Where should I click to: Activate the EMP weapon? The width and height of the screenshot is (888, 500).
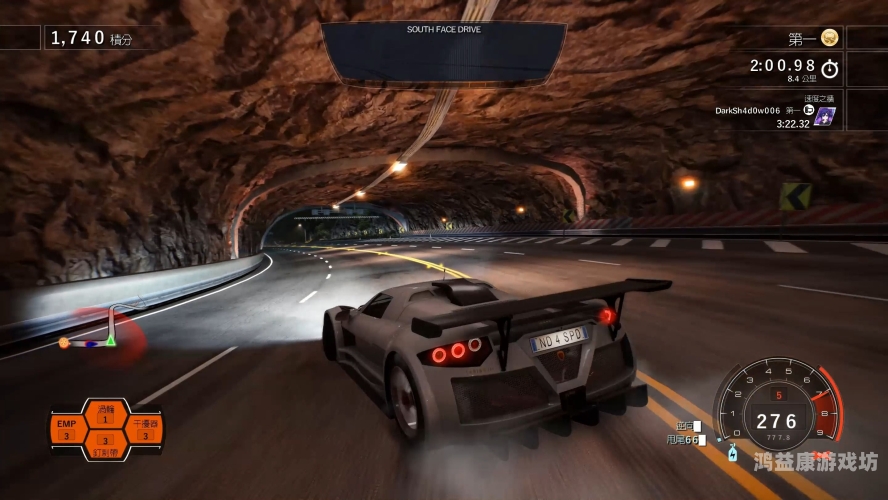67,430
